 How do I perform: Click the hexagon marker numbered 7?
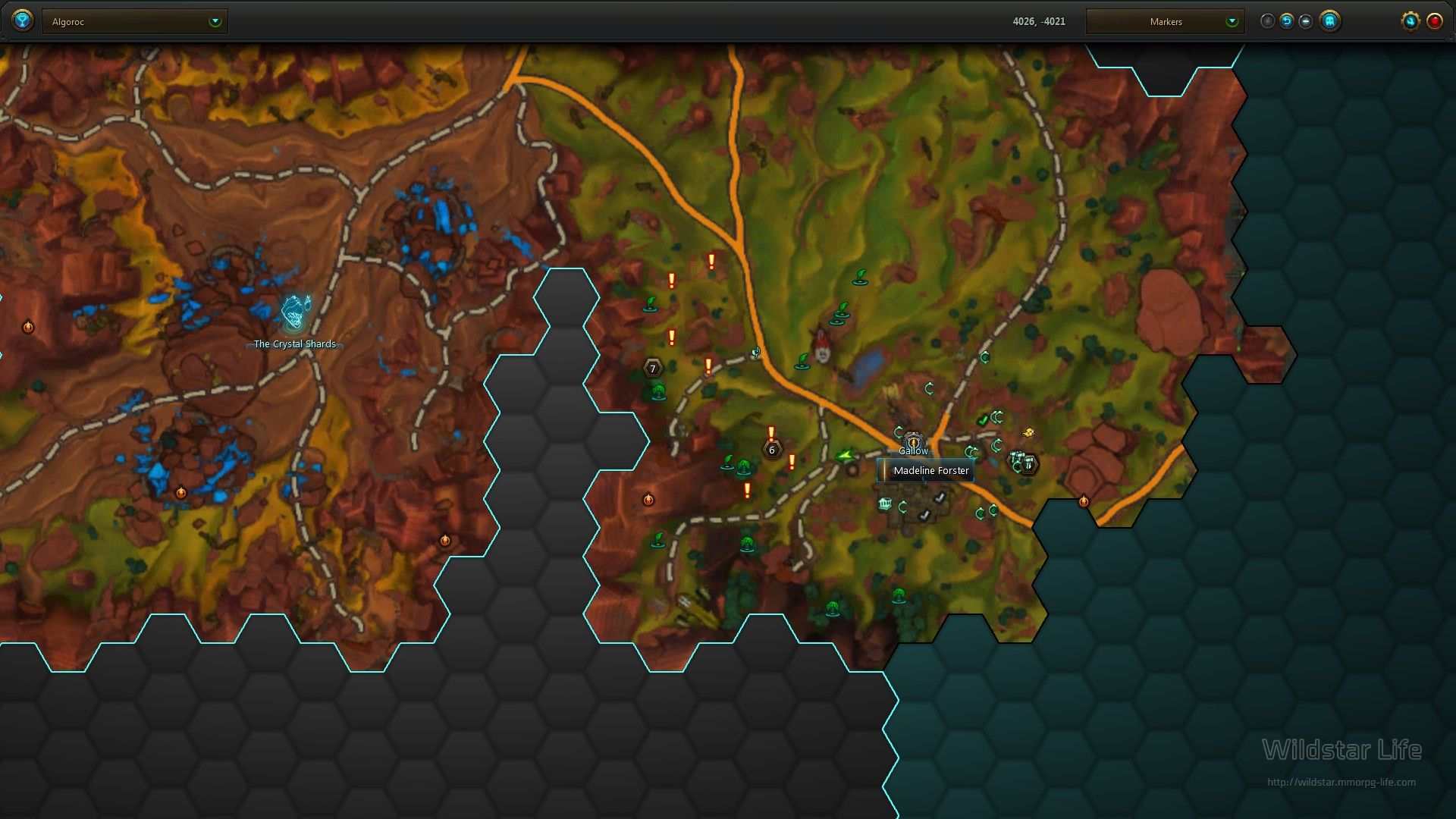coord(652,369)
